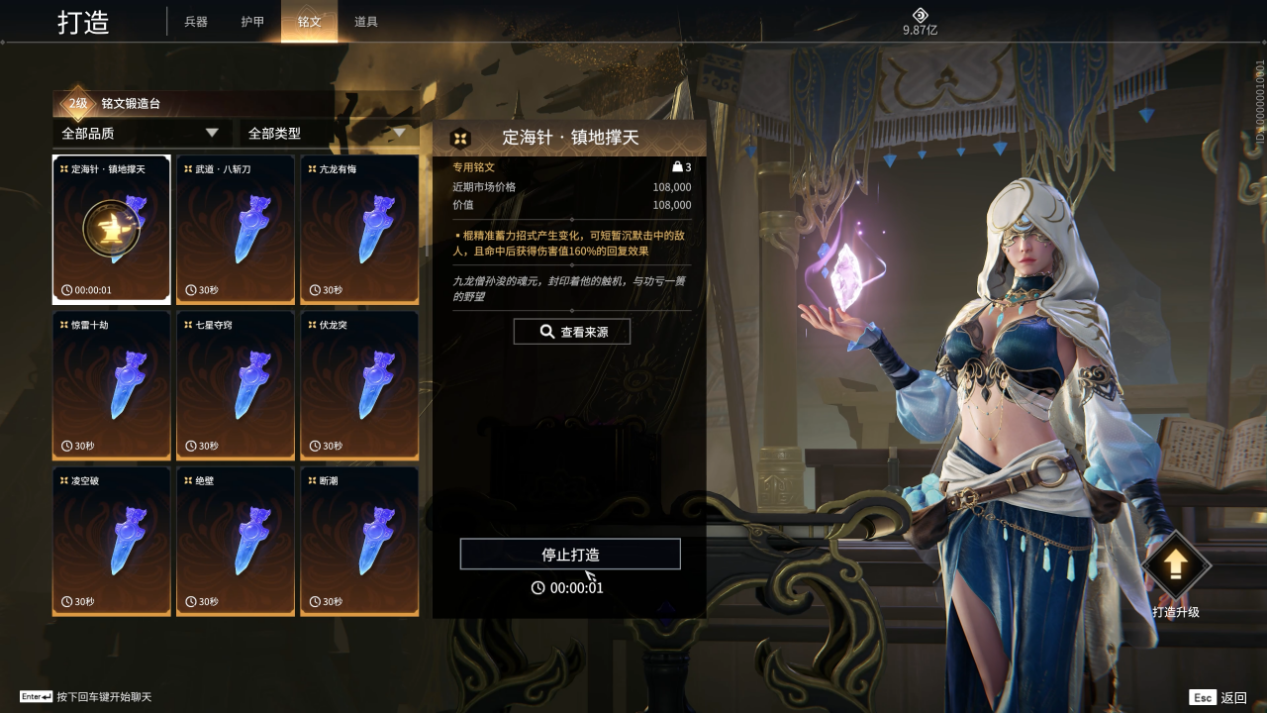This screenshot has height=713, width=1267.
Task: Select the 断潮 inscription card
Action: [359, 541]
